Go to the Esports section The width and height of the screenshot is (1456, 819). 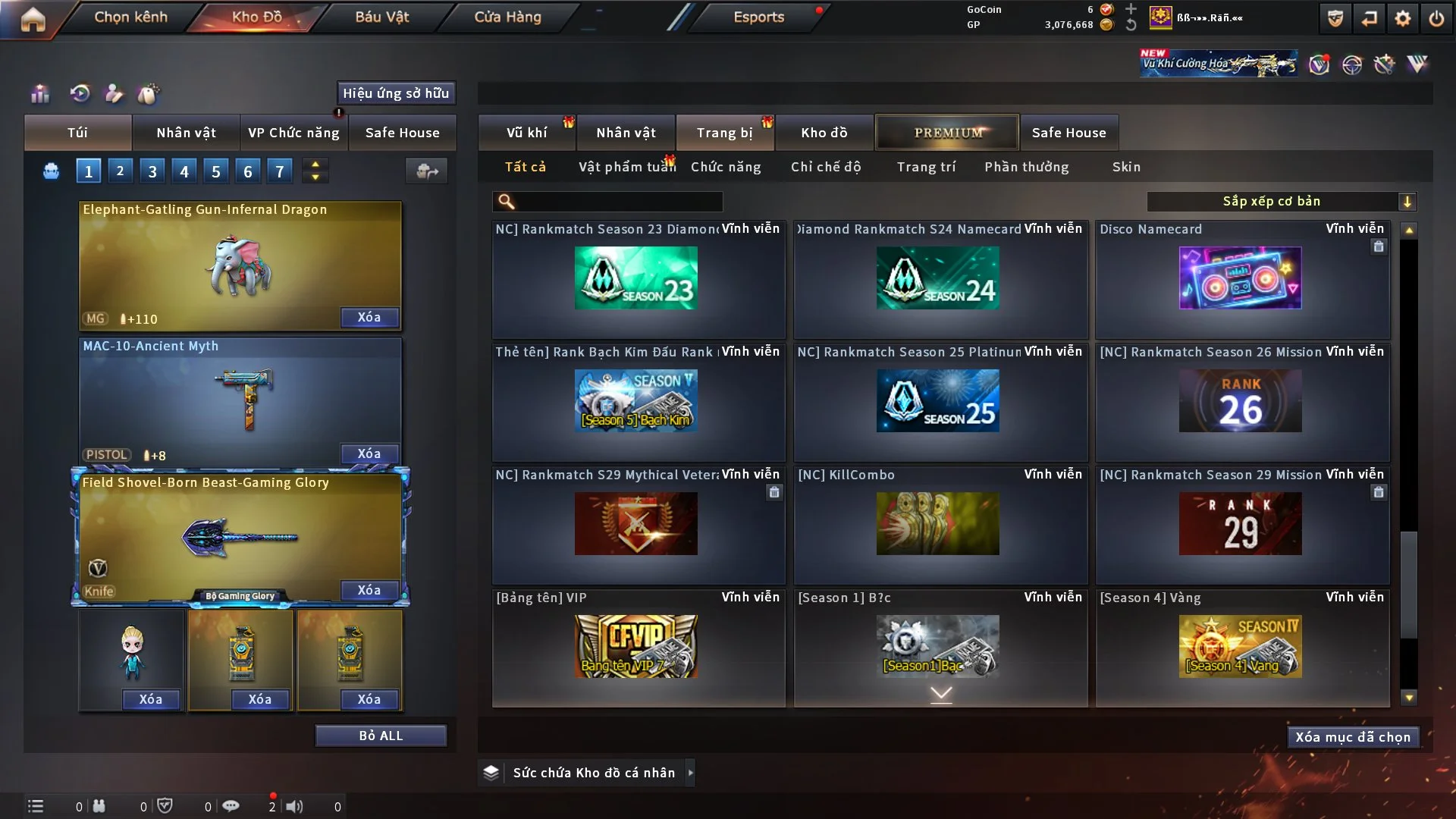click(758, 17)
